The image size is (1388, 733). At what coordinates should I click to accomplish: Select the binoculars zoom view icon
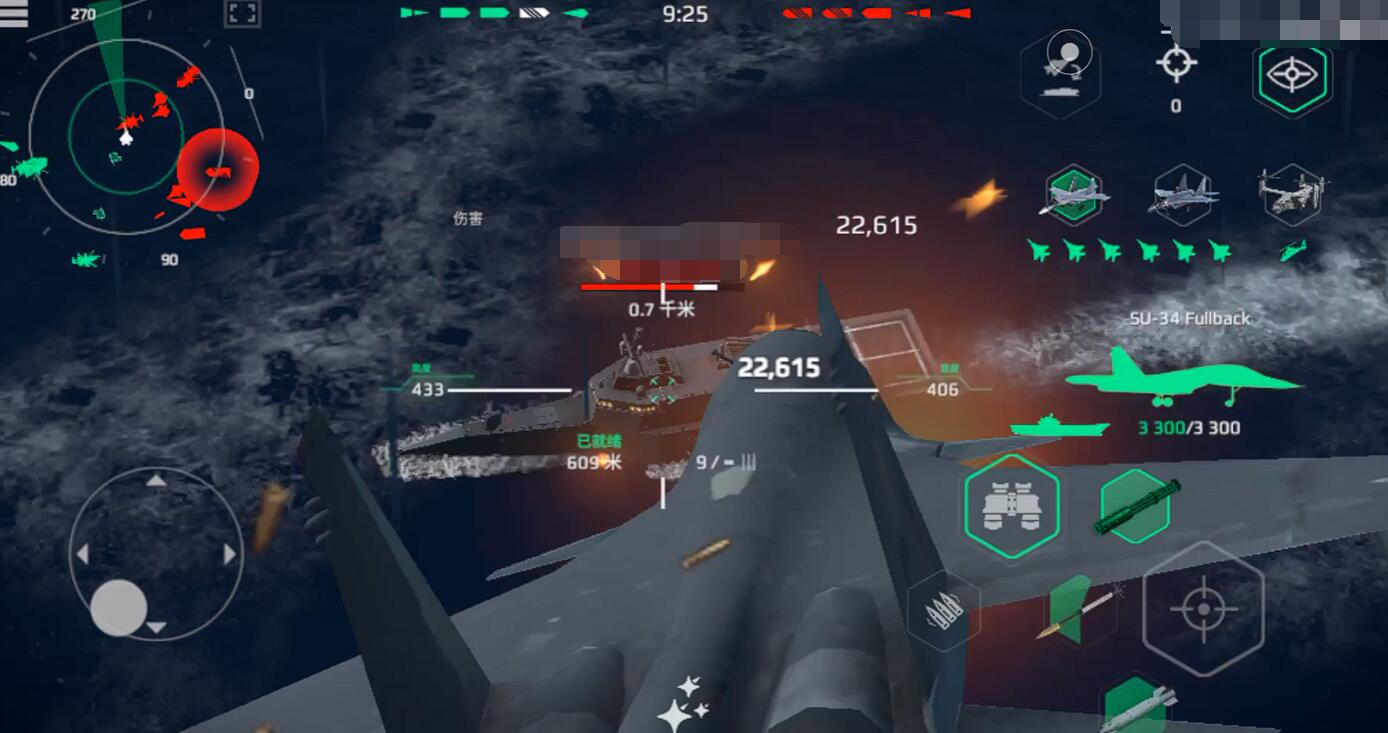point(1015,505)
